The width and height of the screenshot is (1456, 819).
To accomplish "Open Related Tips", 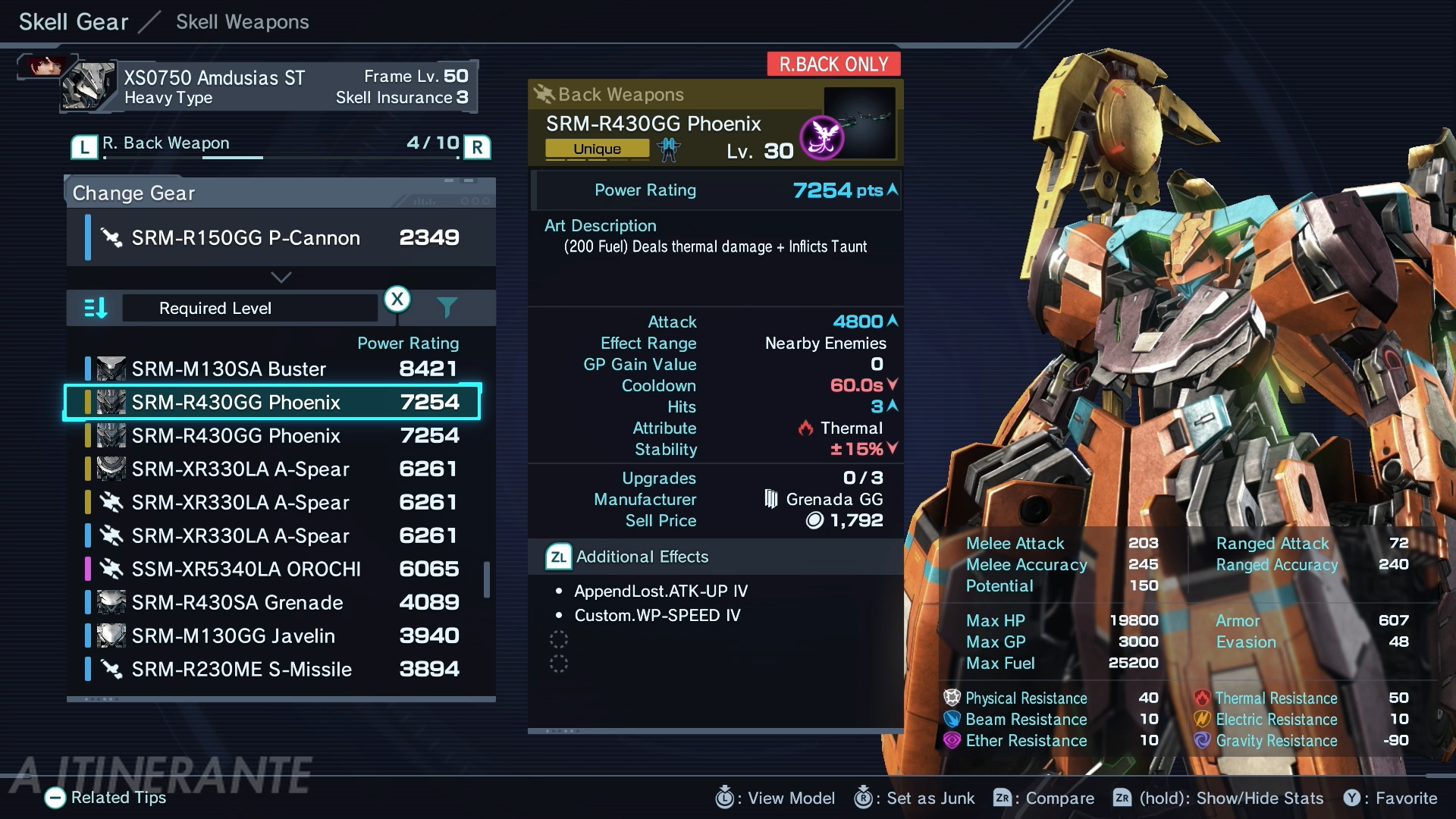I will click(x=106, y=798).
